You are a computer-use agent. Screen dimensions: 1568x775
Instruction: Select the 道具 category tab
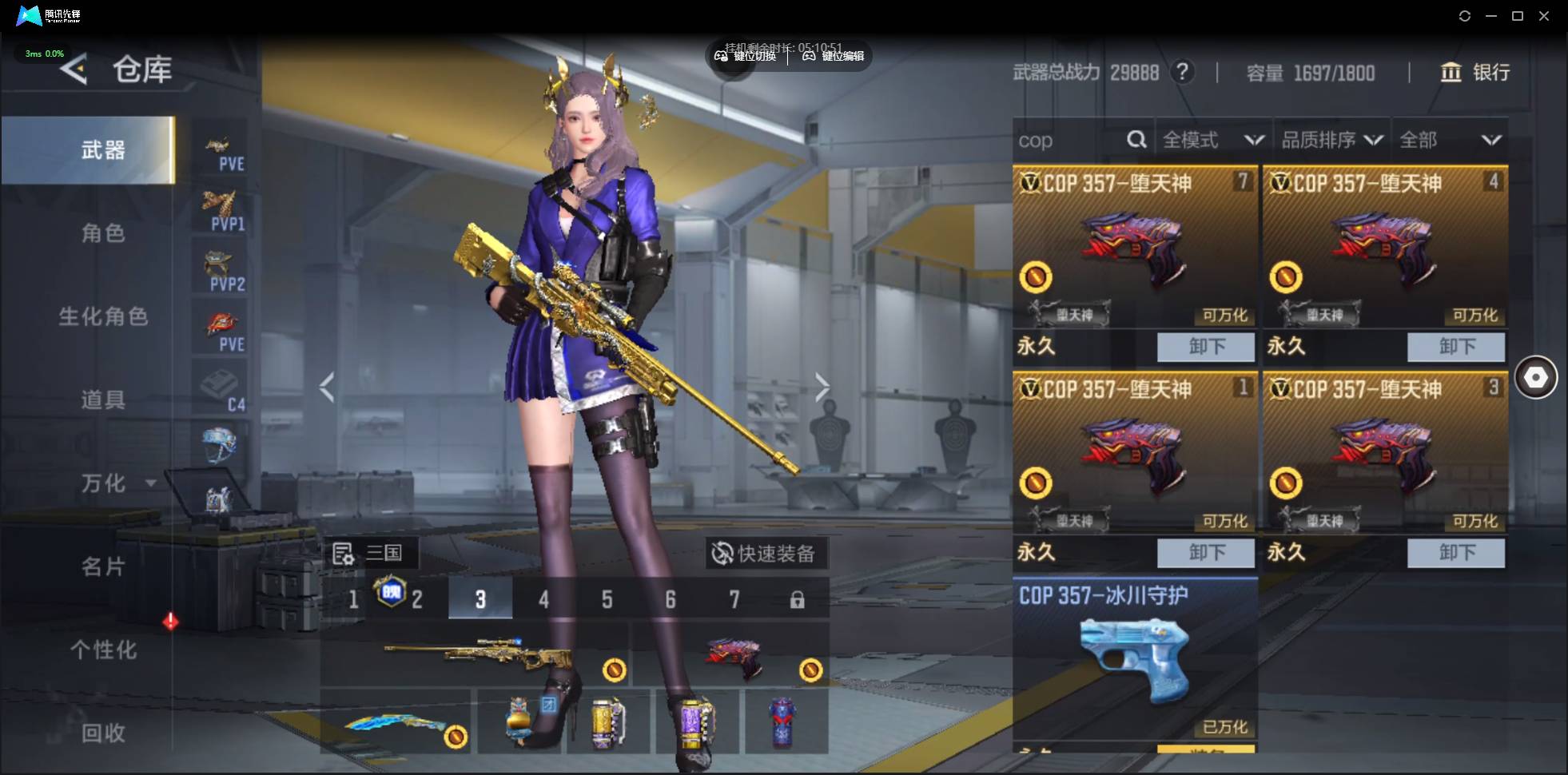(x=103, y=399)
